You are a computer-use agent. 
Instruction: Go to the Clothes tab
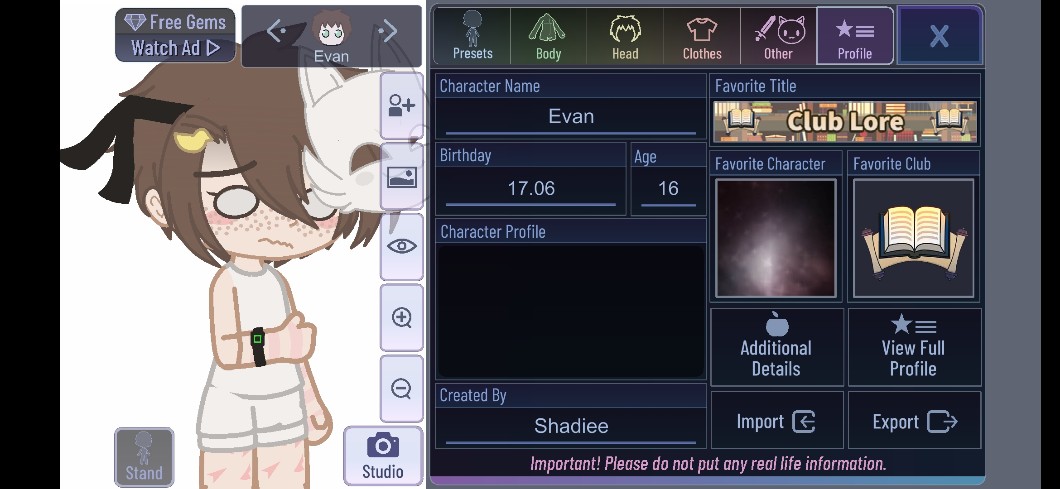pyautogui.click(x=702, y=37)
